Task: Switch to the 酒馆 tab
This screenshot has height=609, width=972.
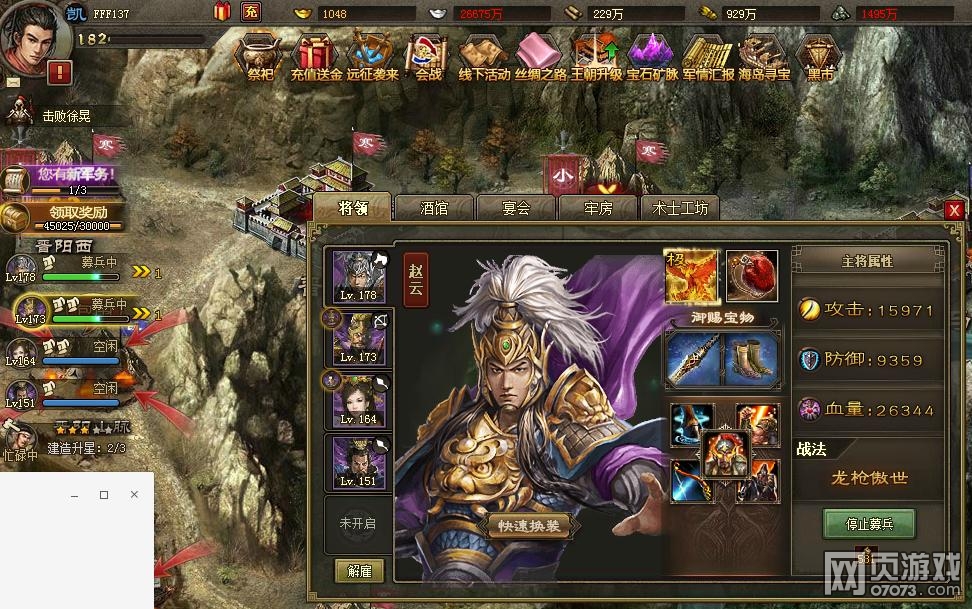Action: point(434,208)
